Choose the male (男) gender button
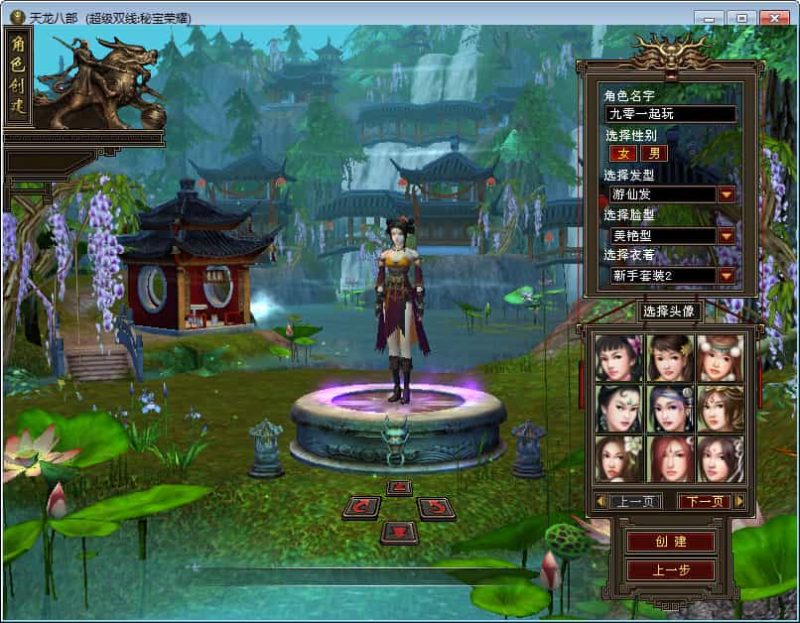 654,154
